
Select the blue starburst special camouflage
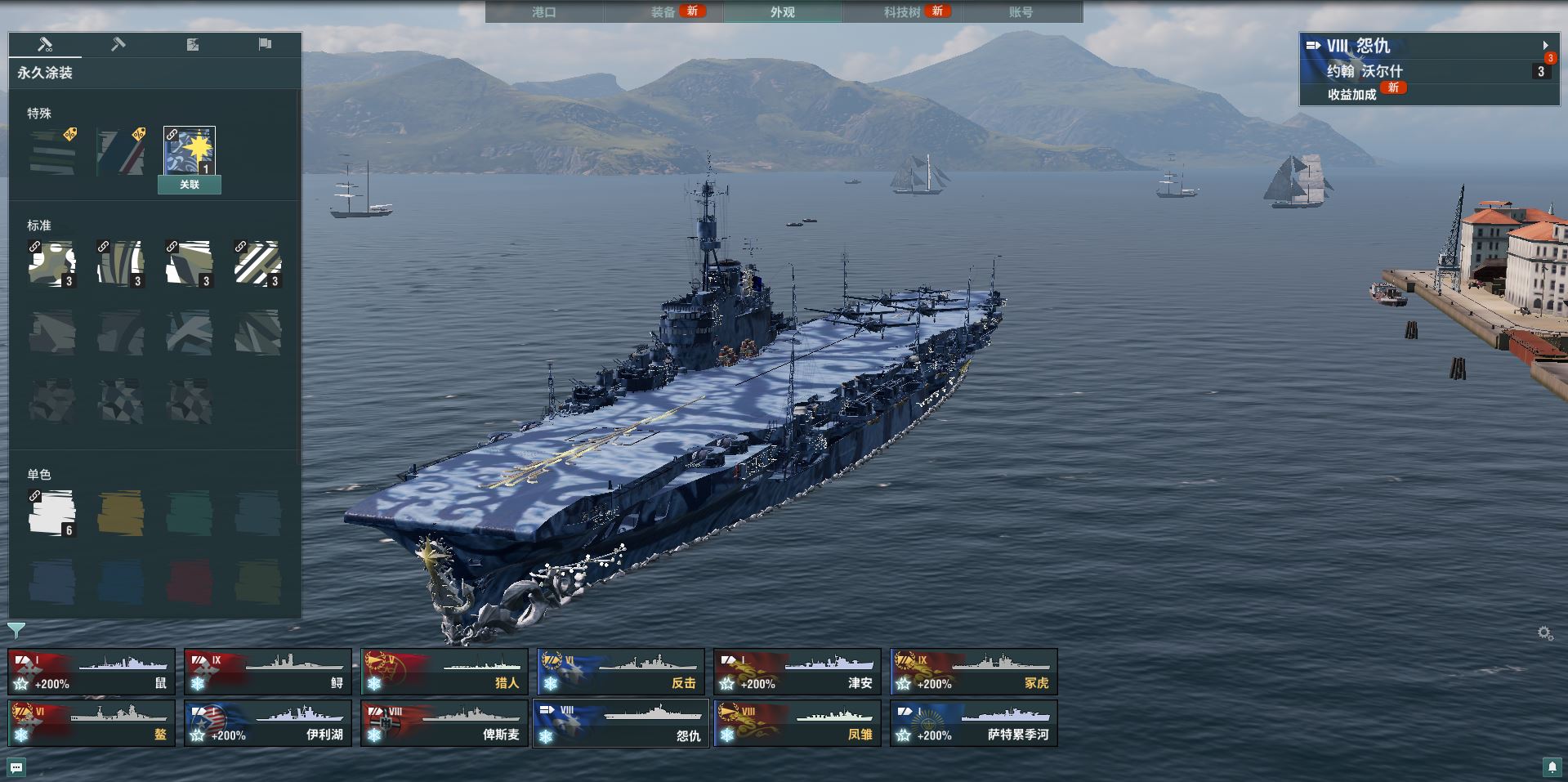tap(190, 151)
